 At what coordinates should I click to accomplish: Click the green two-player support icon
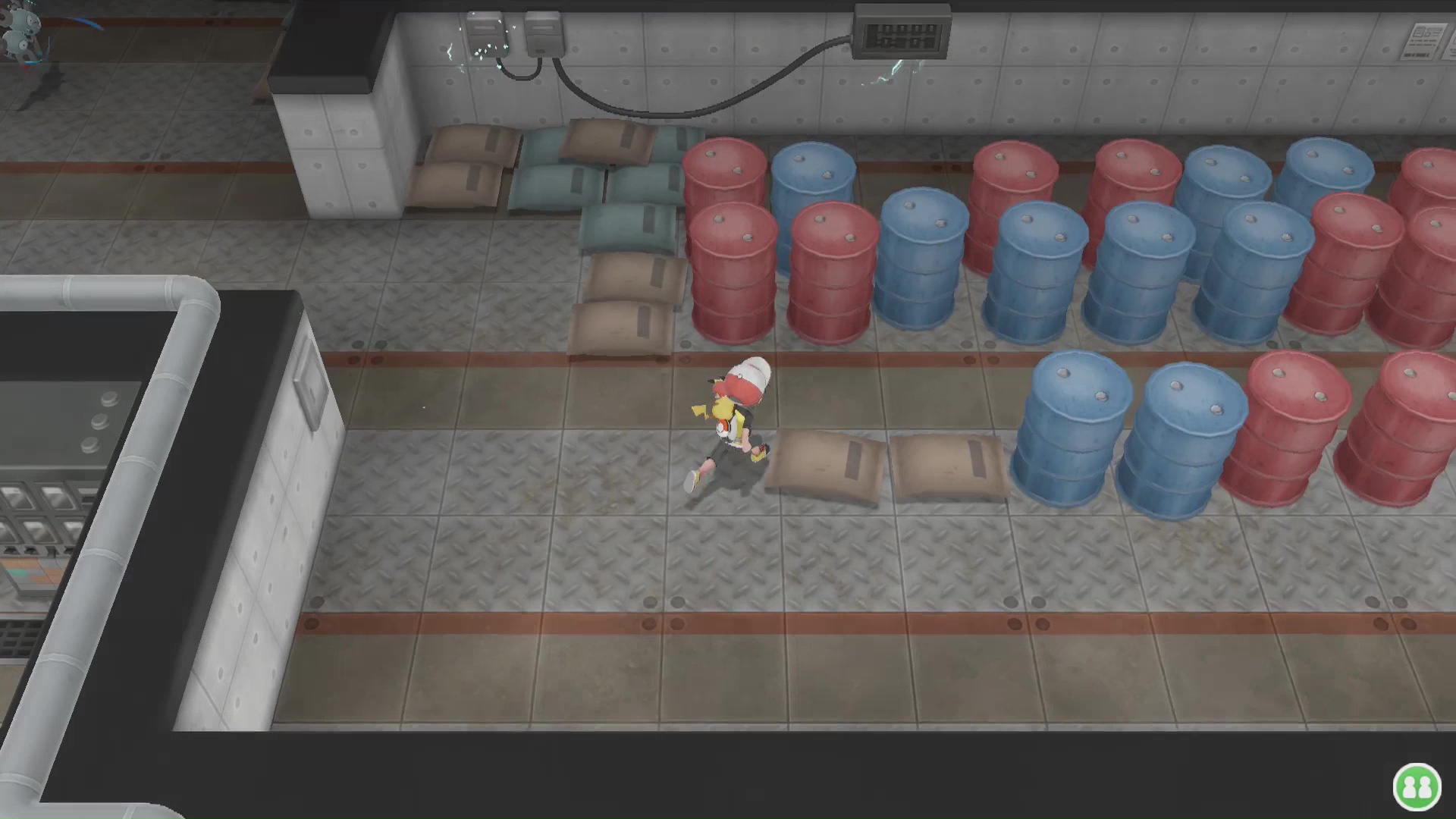[1416, 786]
